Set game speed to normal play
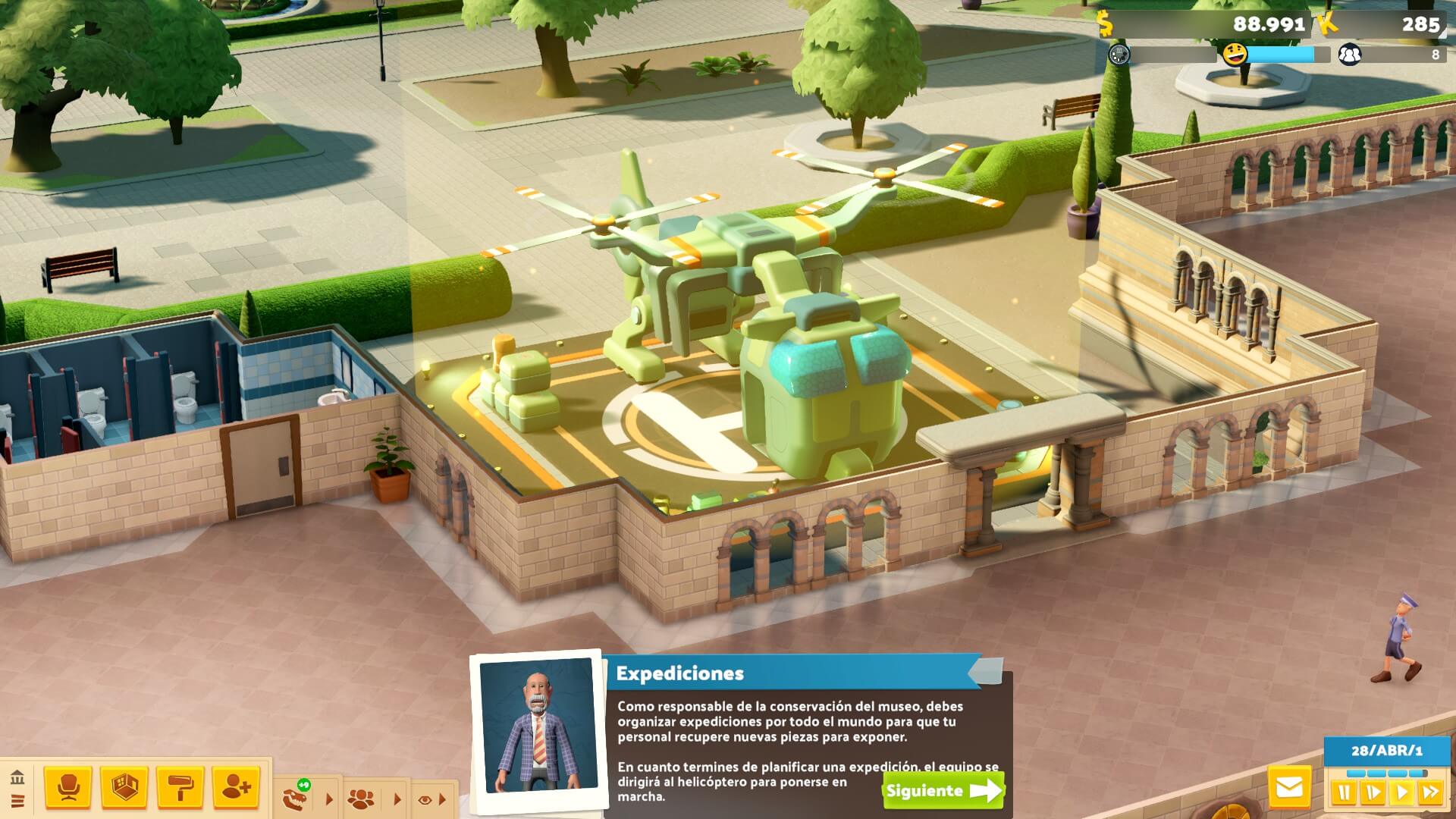1456x819 pixels. coord(1401,794)
